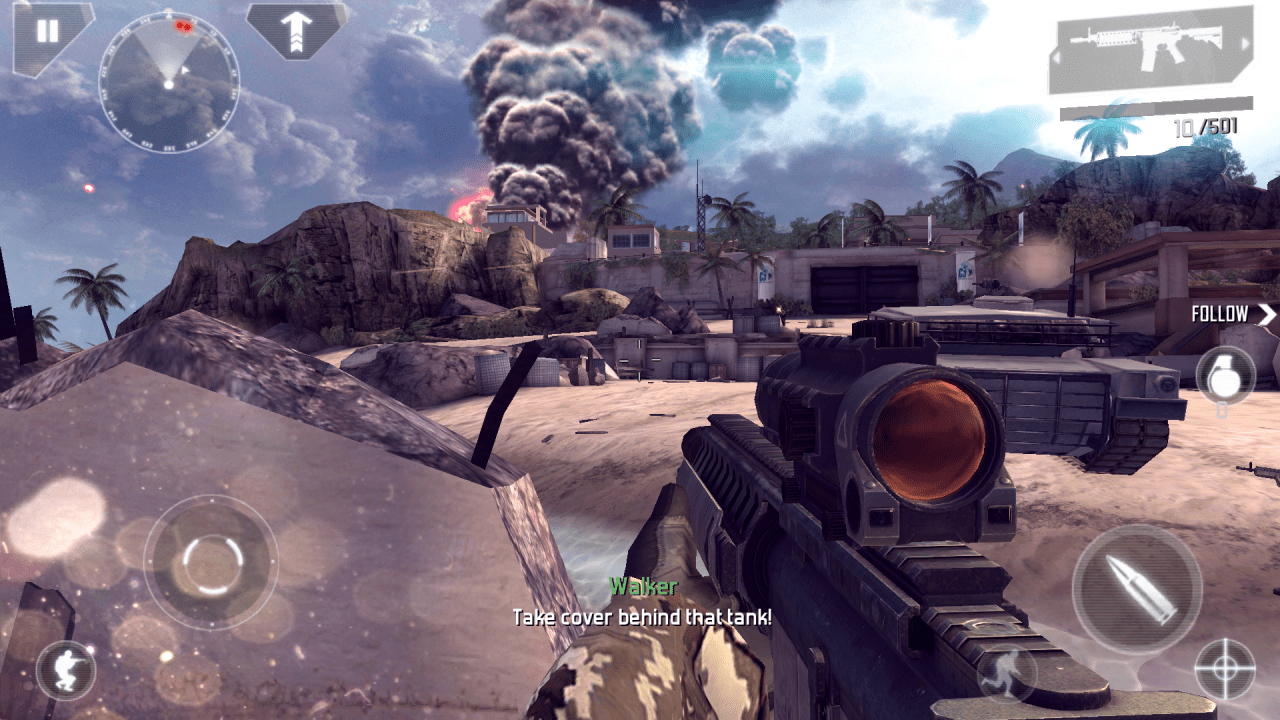This screenshot has width=1280, height=720.
Task: Activate the running soldier sprint icon
Action: (x=1005, y=672)
